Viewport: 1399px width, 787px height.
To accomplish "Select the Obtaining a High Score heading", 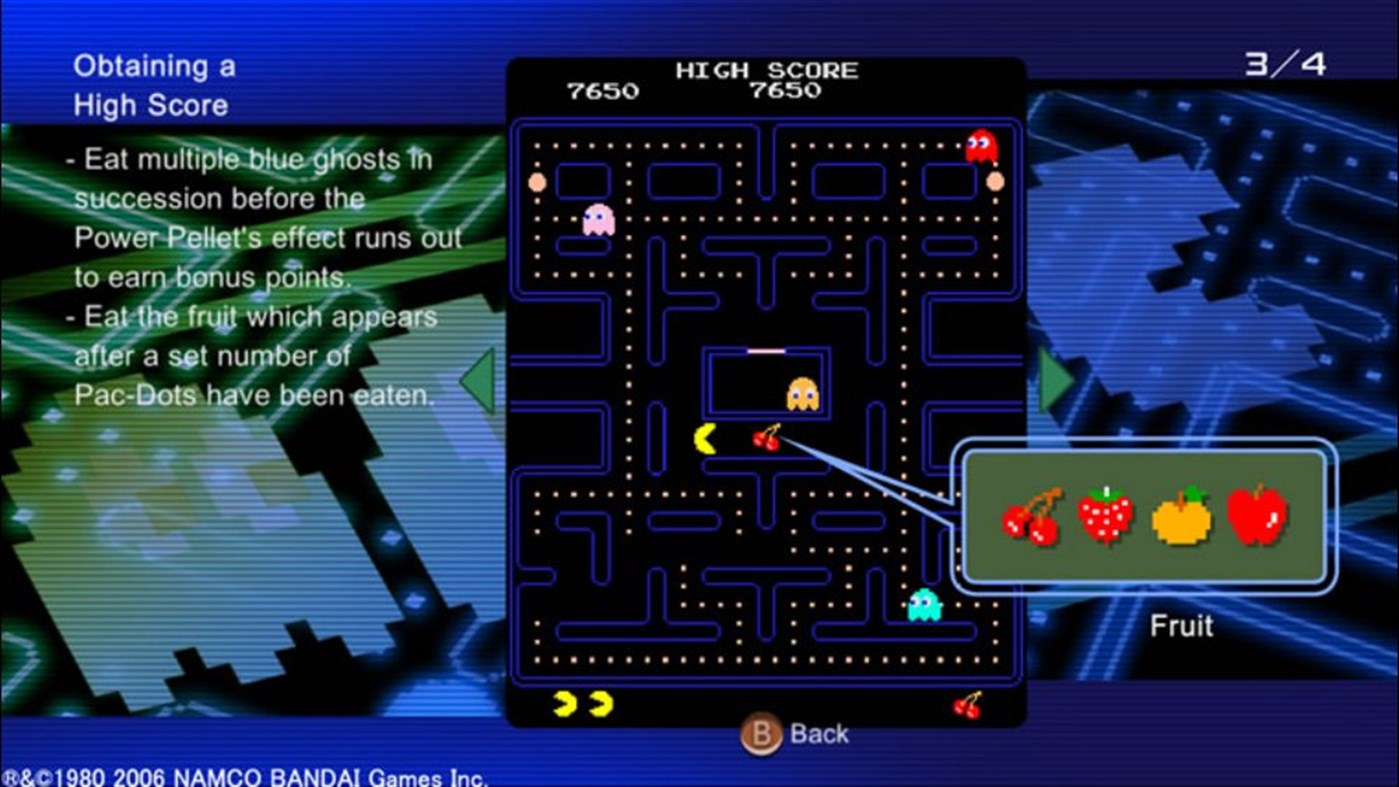I will point(156,85).
